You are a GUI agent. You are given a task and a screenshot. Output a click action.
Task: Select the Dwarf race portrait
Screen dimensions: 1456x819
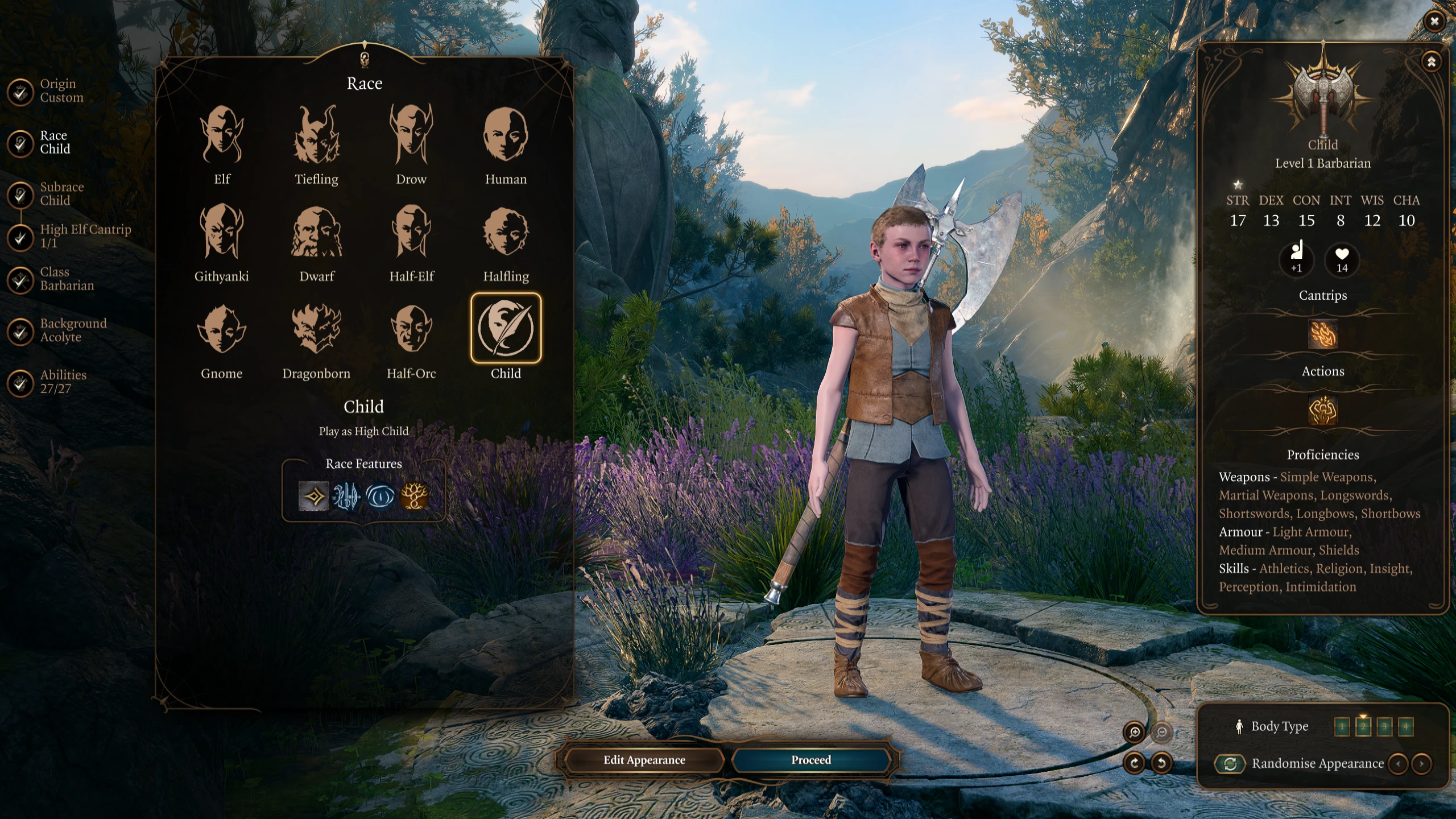point(316,233)
